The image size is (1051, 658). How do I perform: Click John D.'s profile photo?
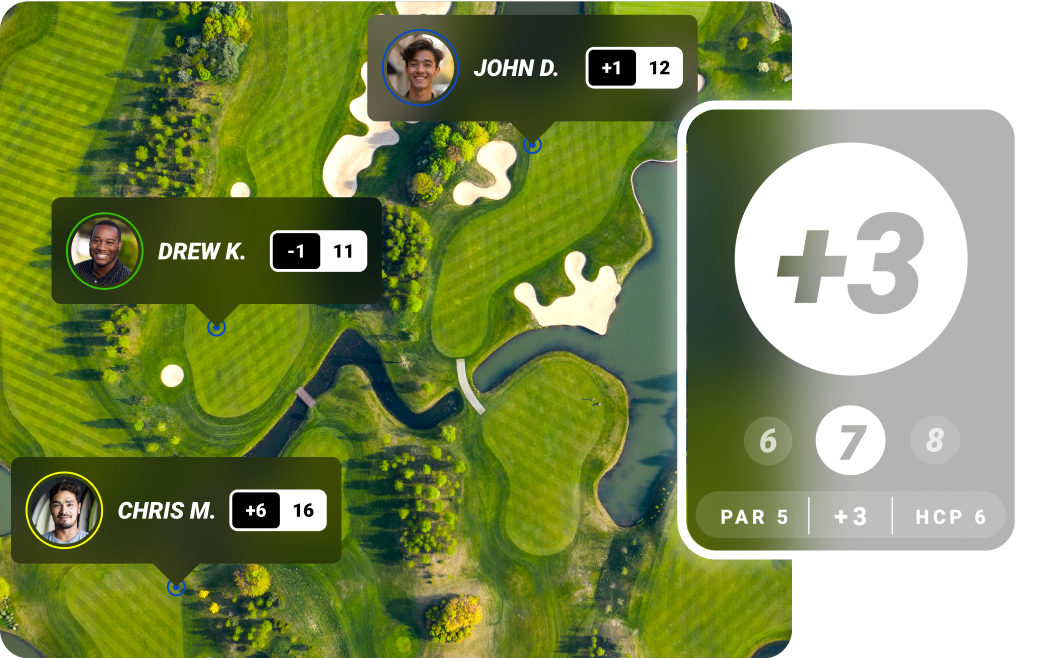tap(420, 67)
